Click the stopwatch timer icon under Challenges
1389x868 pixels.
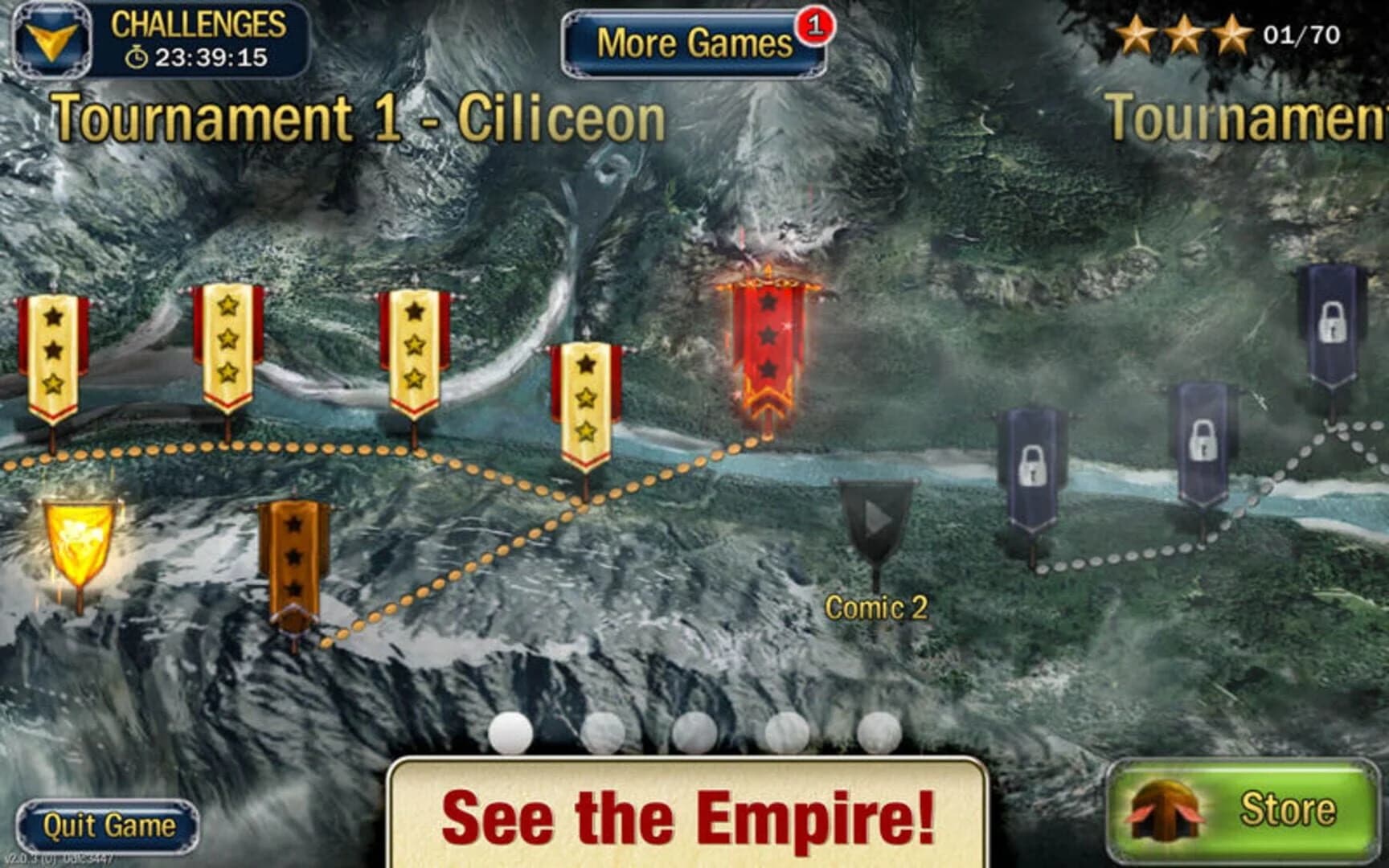(137, 58)
